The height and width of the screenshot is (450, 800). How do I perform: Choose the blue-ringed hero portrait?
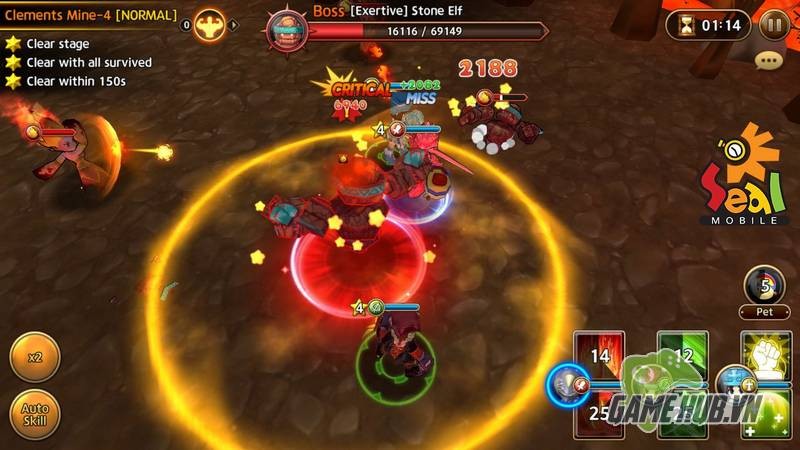[x=568, y=384]
